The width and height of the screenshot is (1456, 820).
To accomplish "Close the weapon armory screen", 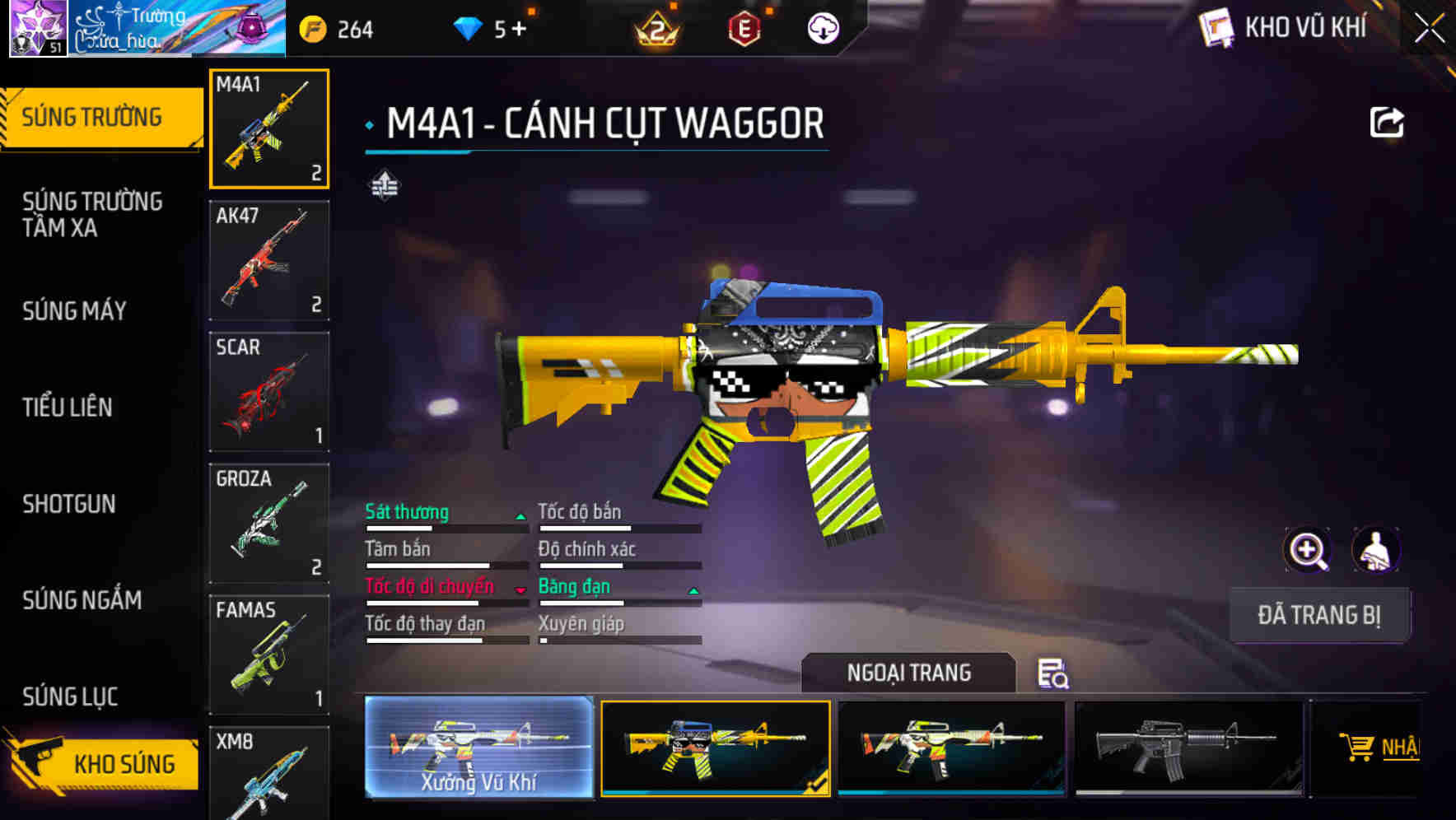I will 1430,29.
